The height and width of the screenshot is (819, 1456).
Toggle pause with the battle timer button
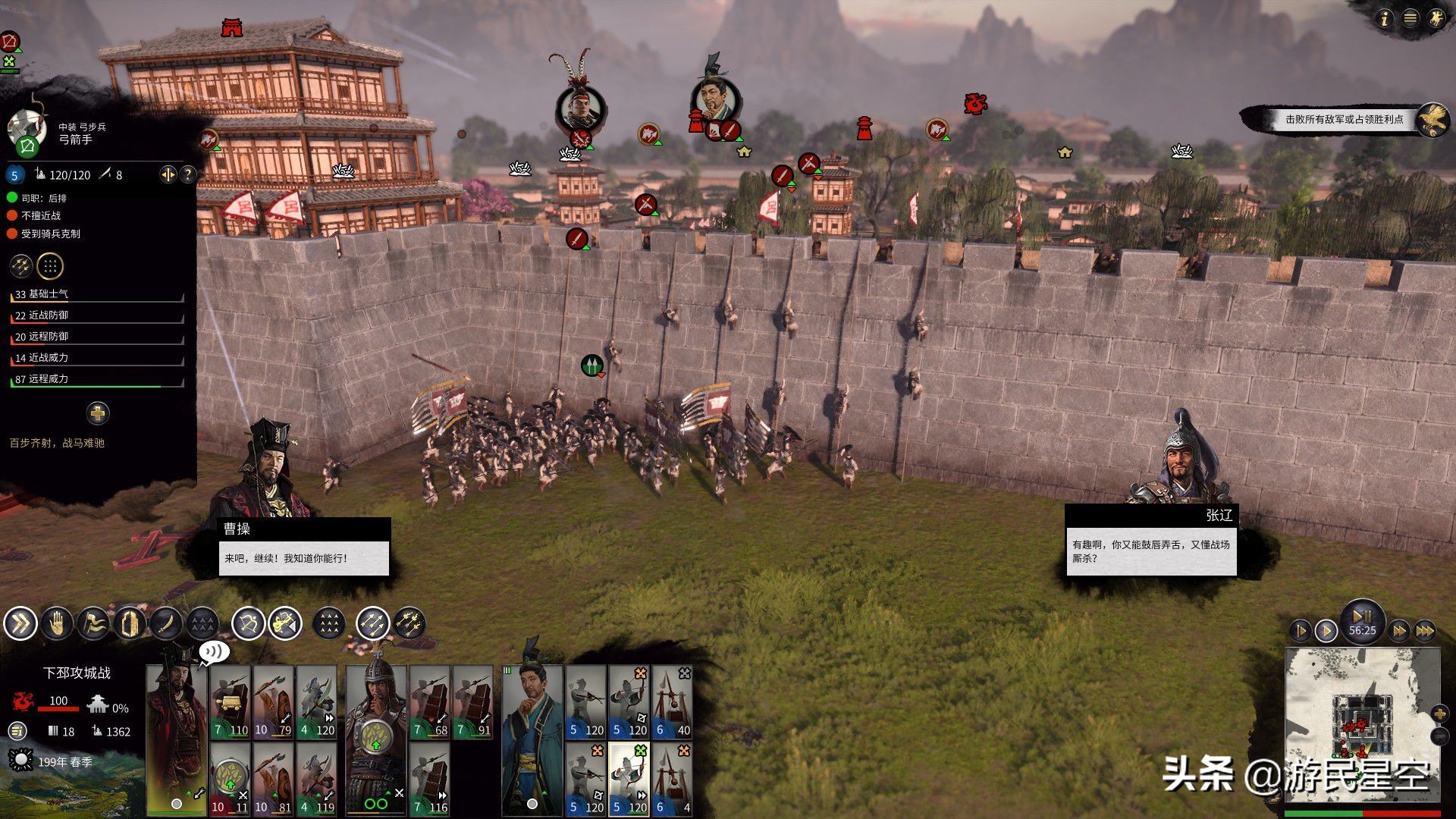[1362, 620]
